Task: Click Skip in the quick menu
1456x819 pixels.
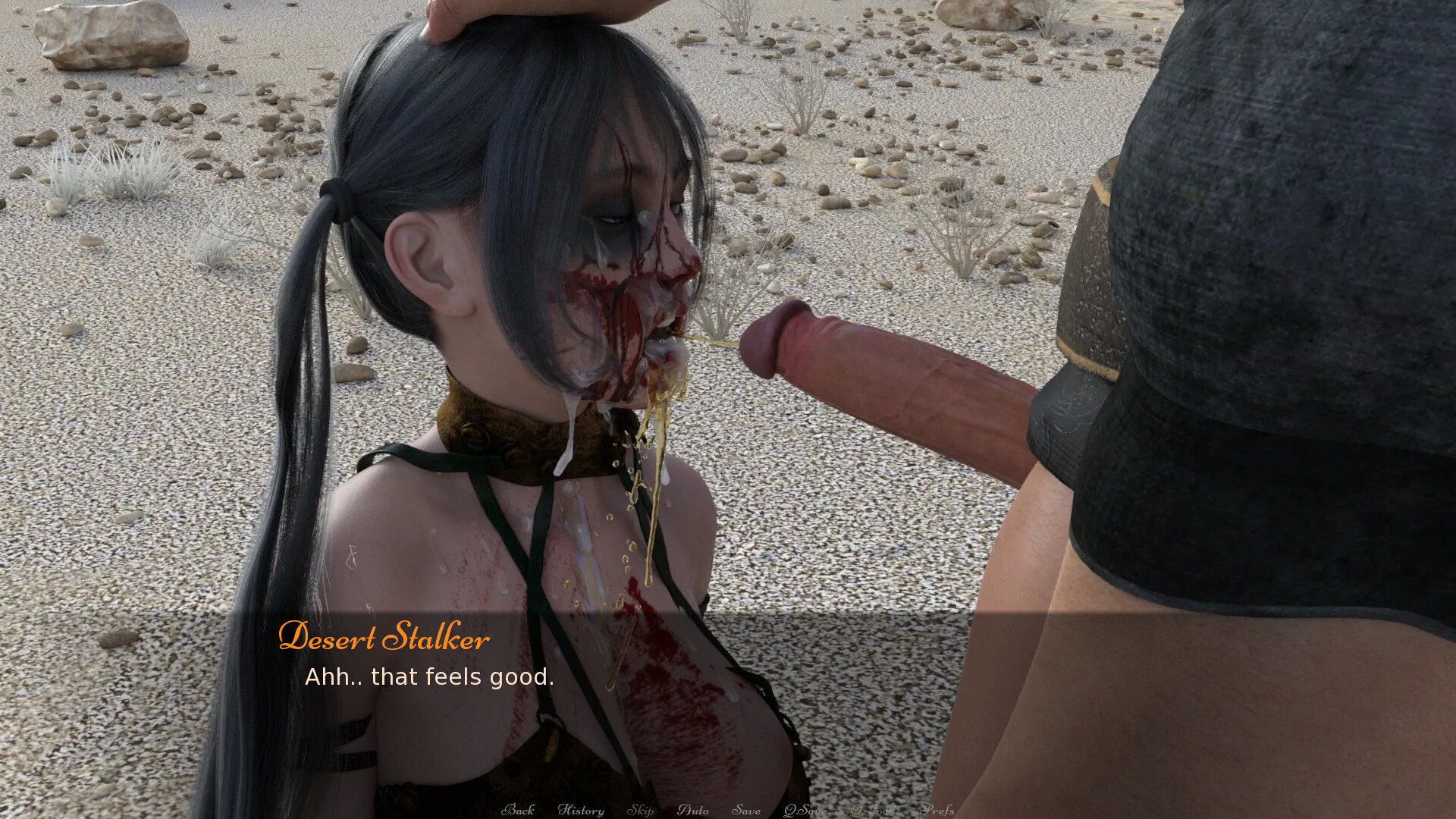Action: pyautogui.click(x=642, y=809)
